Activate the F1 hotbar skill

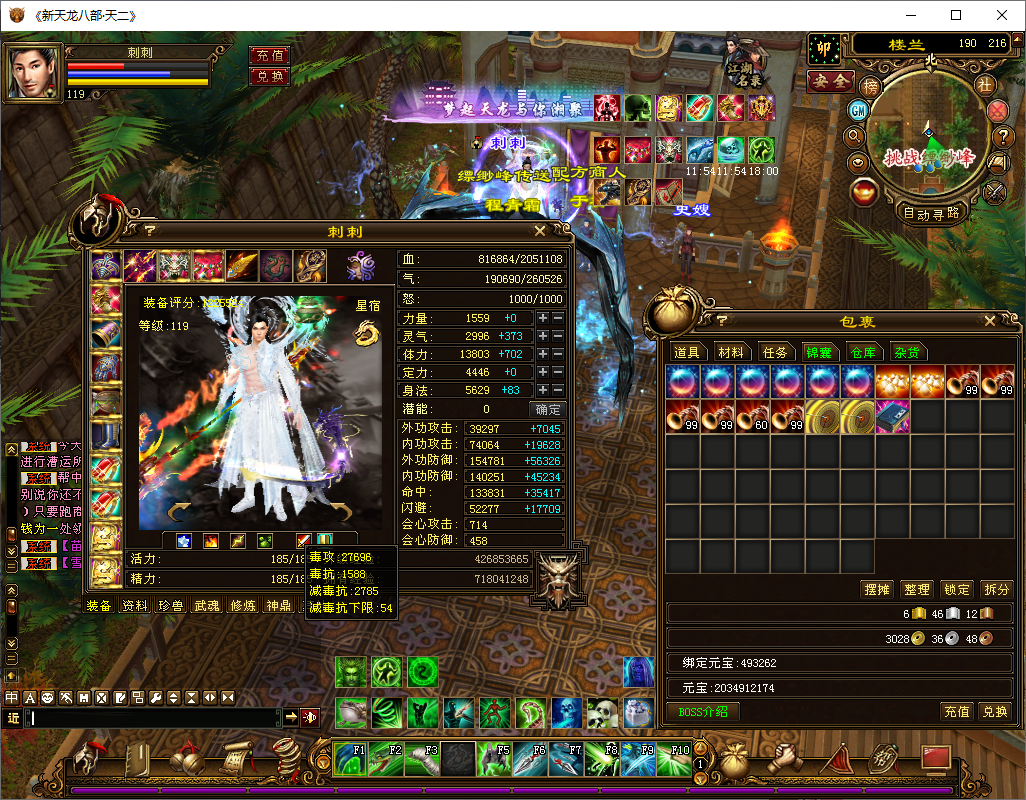coord(349,760)
